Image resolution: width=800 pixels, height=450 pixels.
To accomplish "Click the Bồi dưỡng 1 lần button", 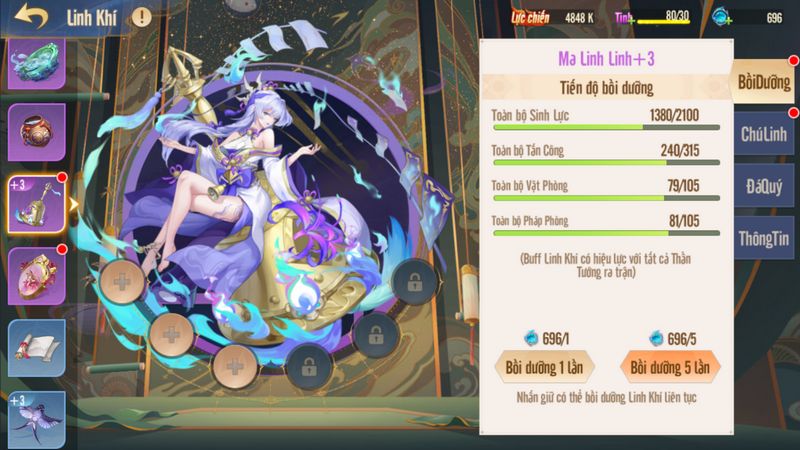I will tap(545, 366).
